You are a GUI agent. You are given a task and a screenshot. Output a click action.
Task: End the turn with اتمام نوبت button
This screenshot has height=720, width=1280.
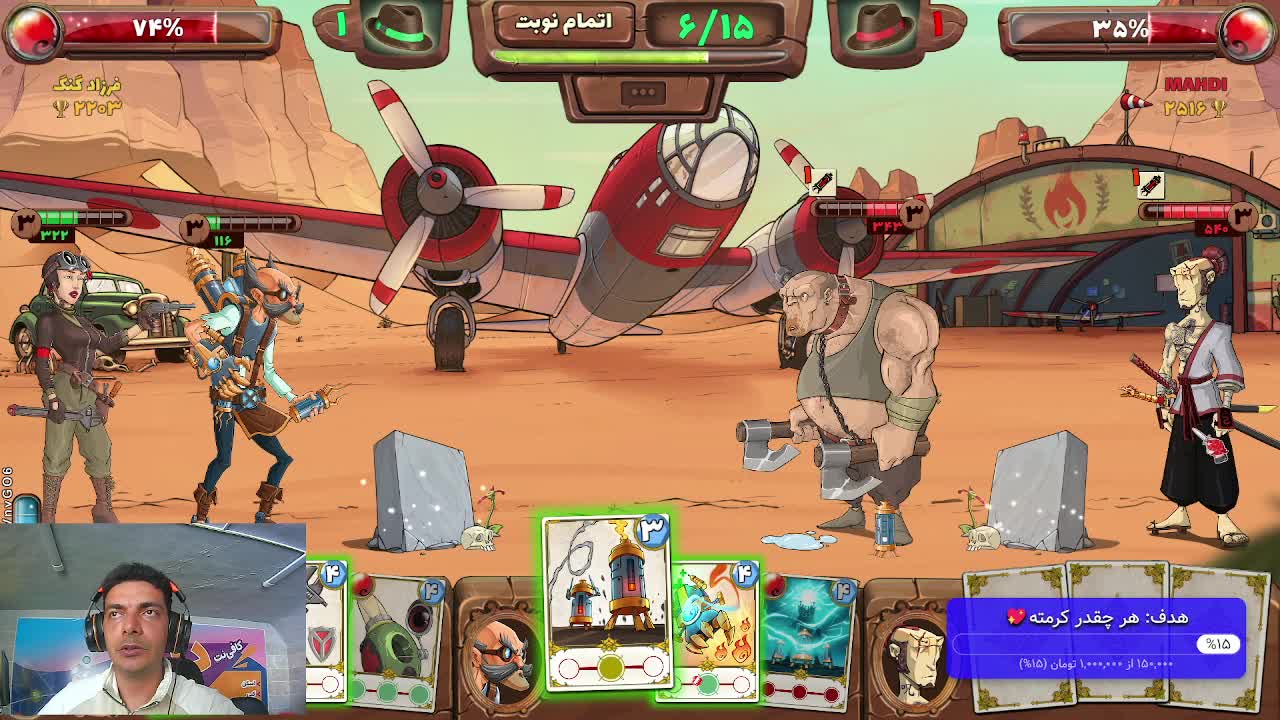point(563,23)
